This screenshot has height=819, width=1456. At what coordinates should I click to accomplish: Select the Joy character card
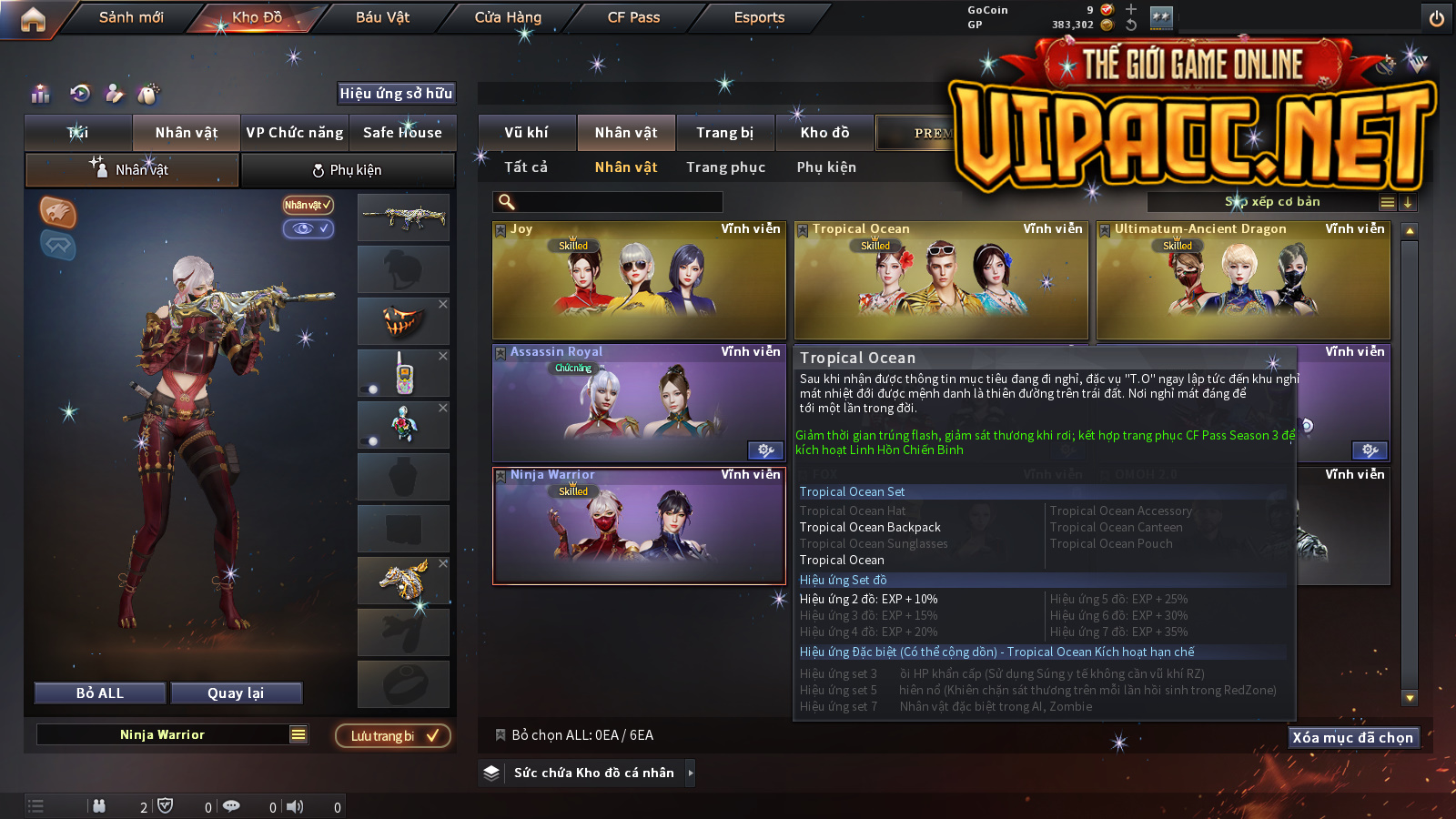[x=639, y=280]
